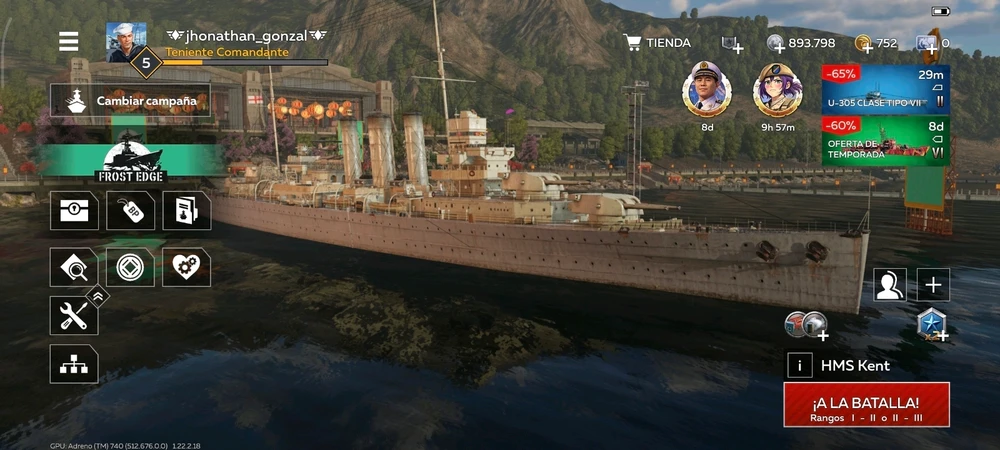Show HMS Kent ship info
This screenshot has height=450, width=1000.
799,365
